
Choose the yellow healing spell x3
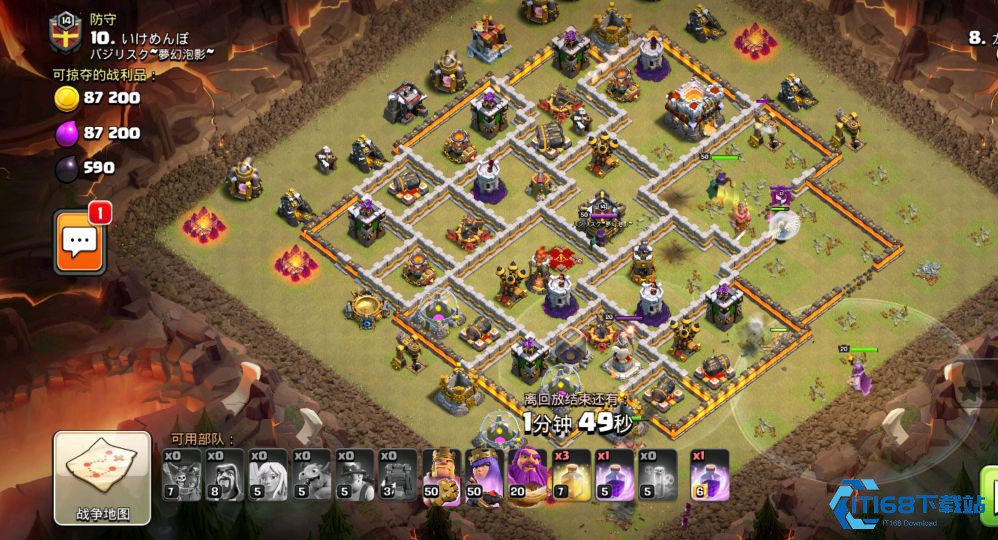[x=573, y=474]
